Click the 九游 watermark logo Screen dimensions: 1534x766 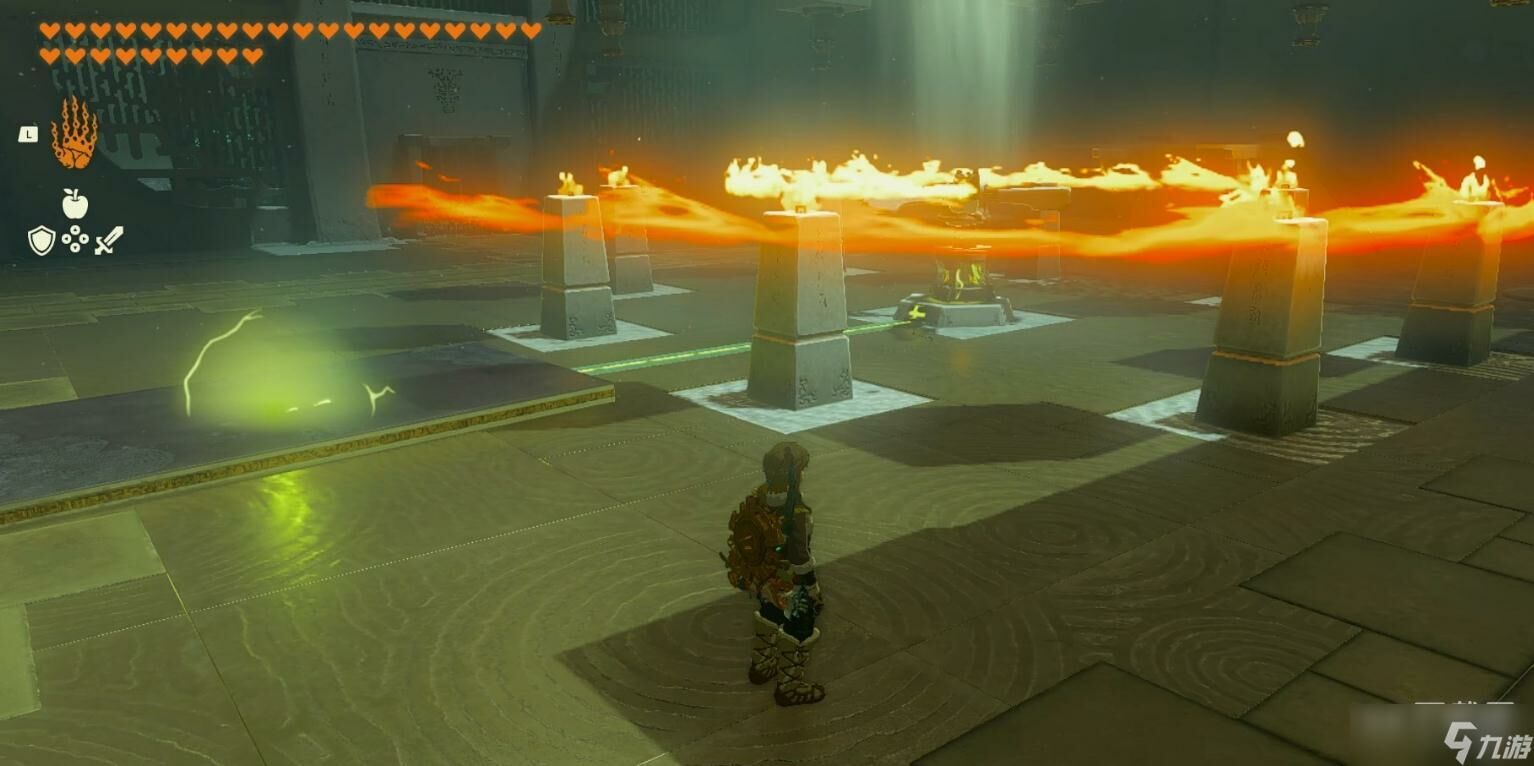point(1486,742)
